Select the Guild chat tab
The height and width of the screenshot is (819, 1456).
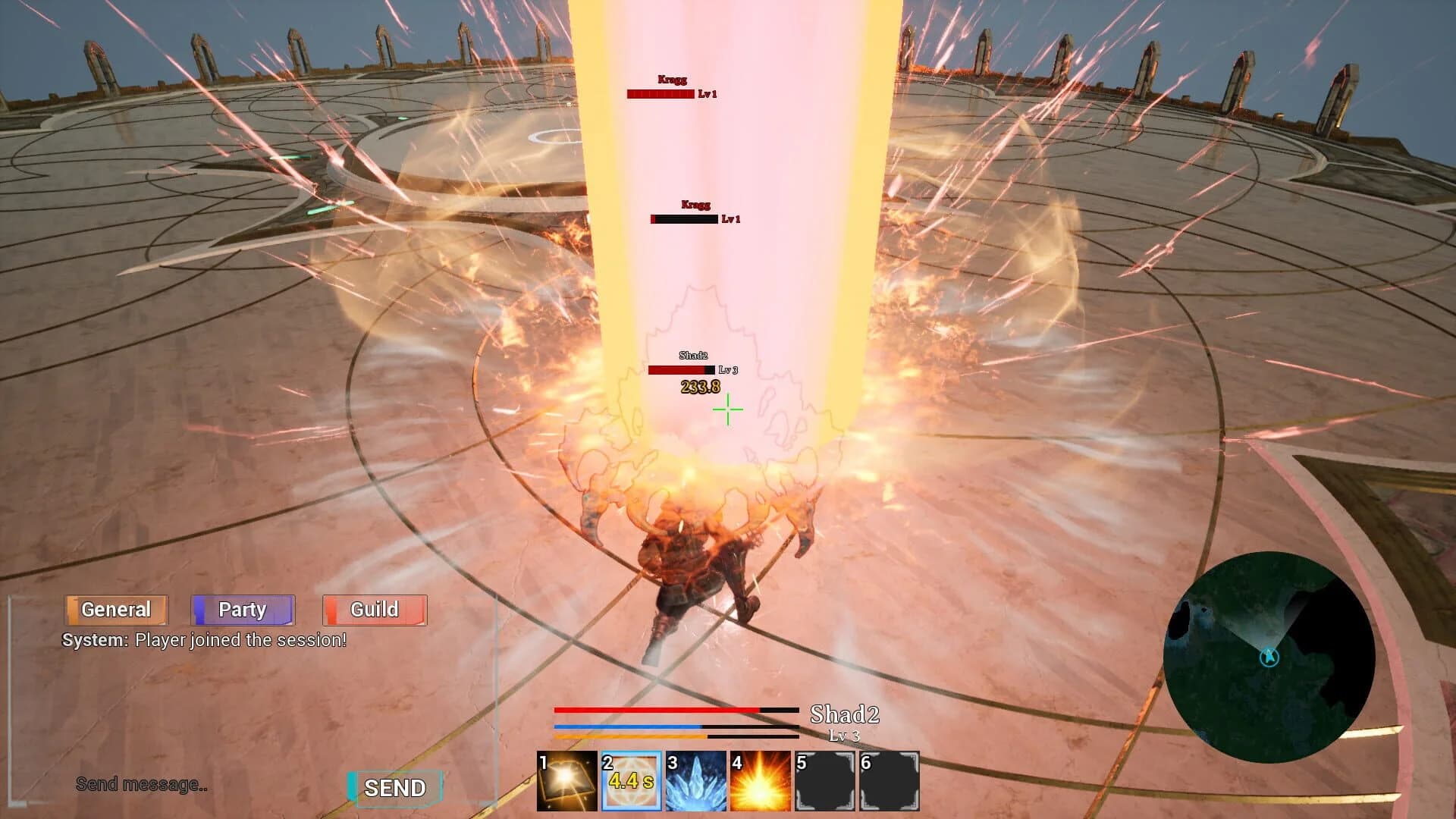[374, 609]
